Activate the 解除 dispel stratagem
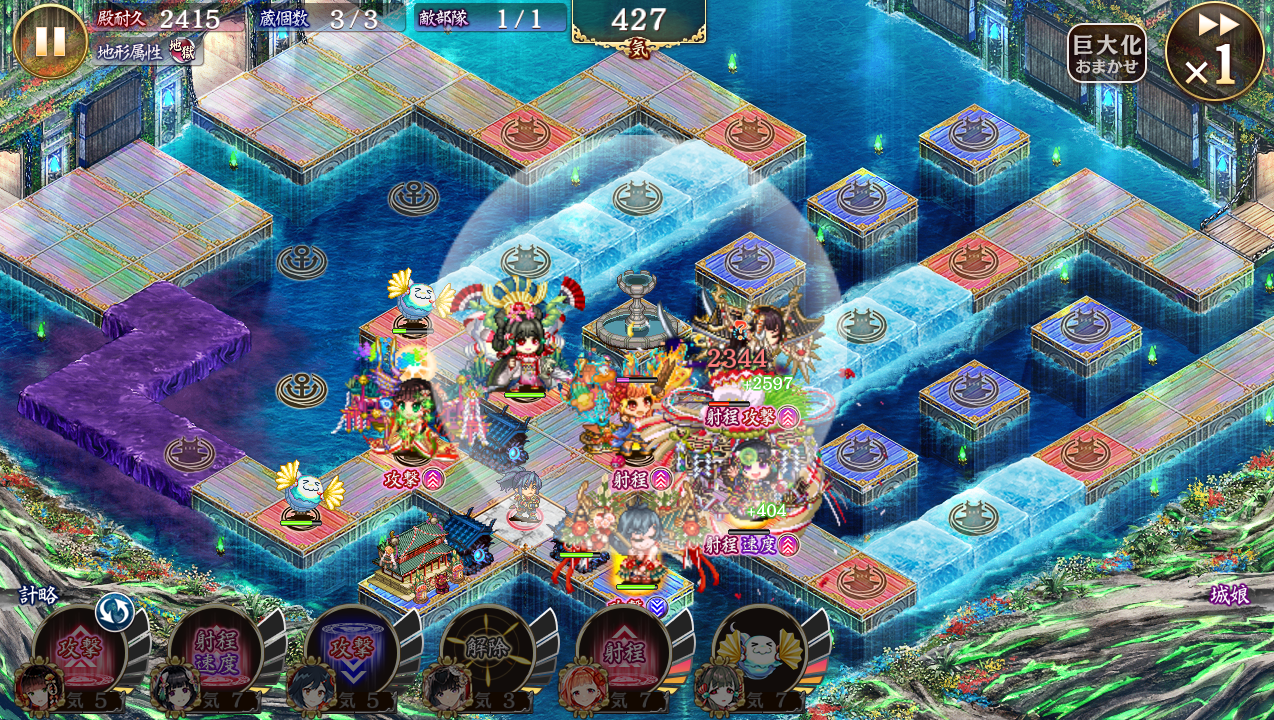 pyautogui.click(x=487, y=651)
